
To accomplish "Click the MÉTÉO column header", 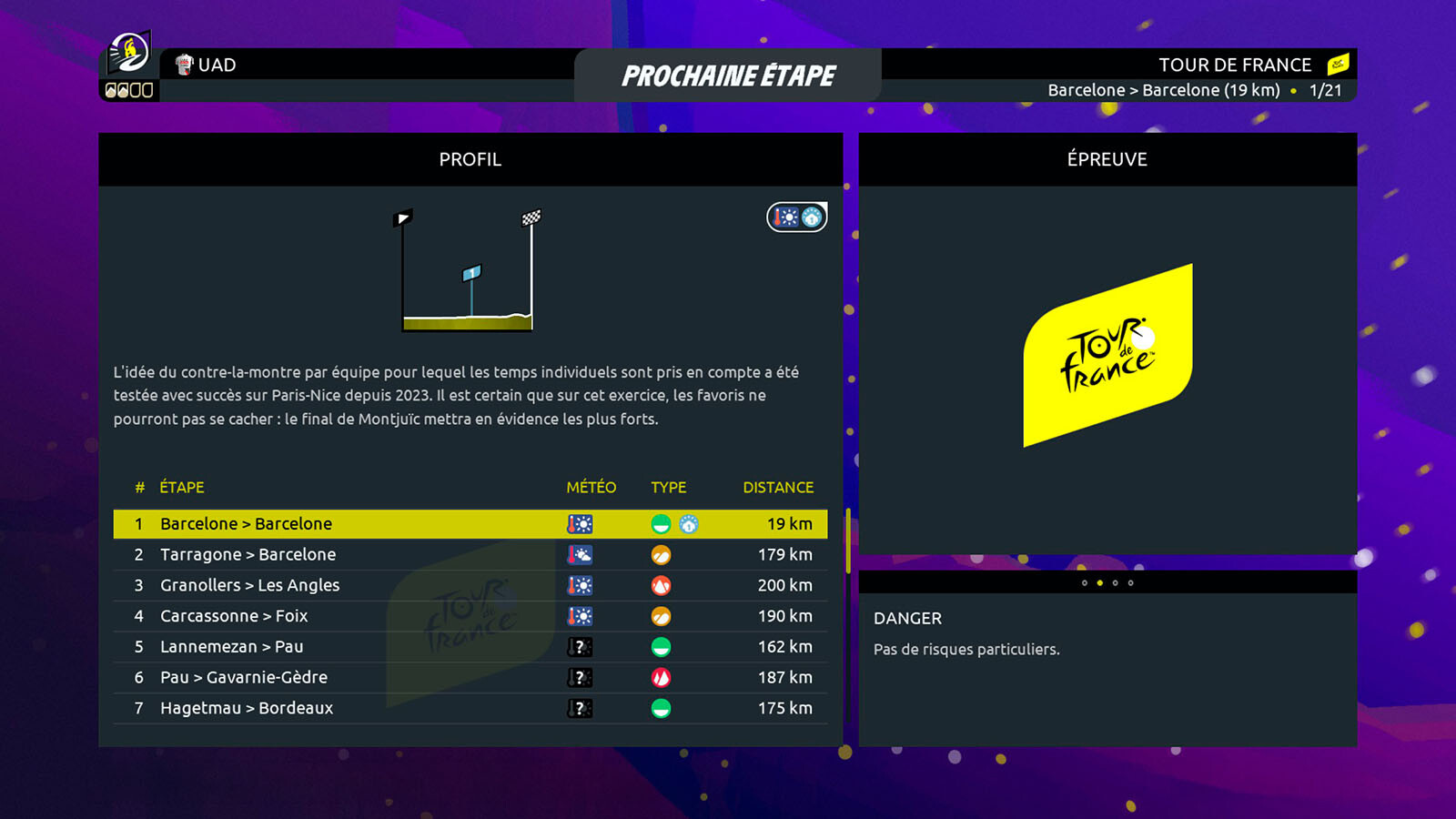I will pyautogui.click(x=591, y=488).
